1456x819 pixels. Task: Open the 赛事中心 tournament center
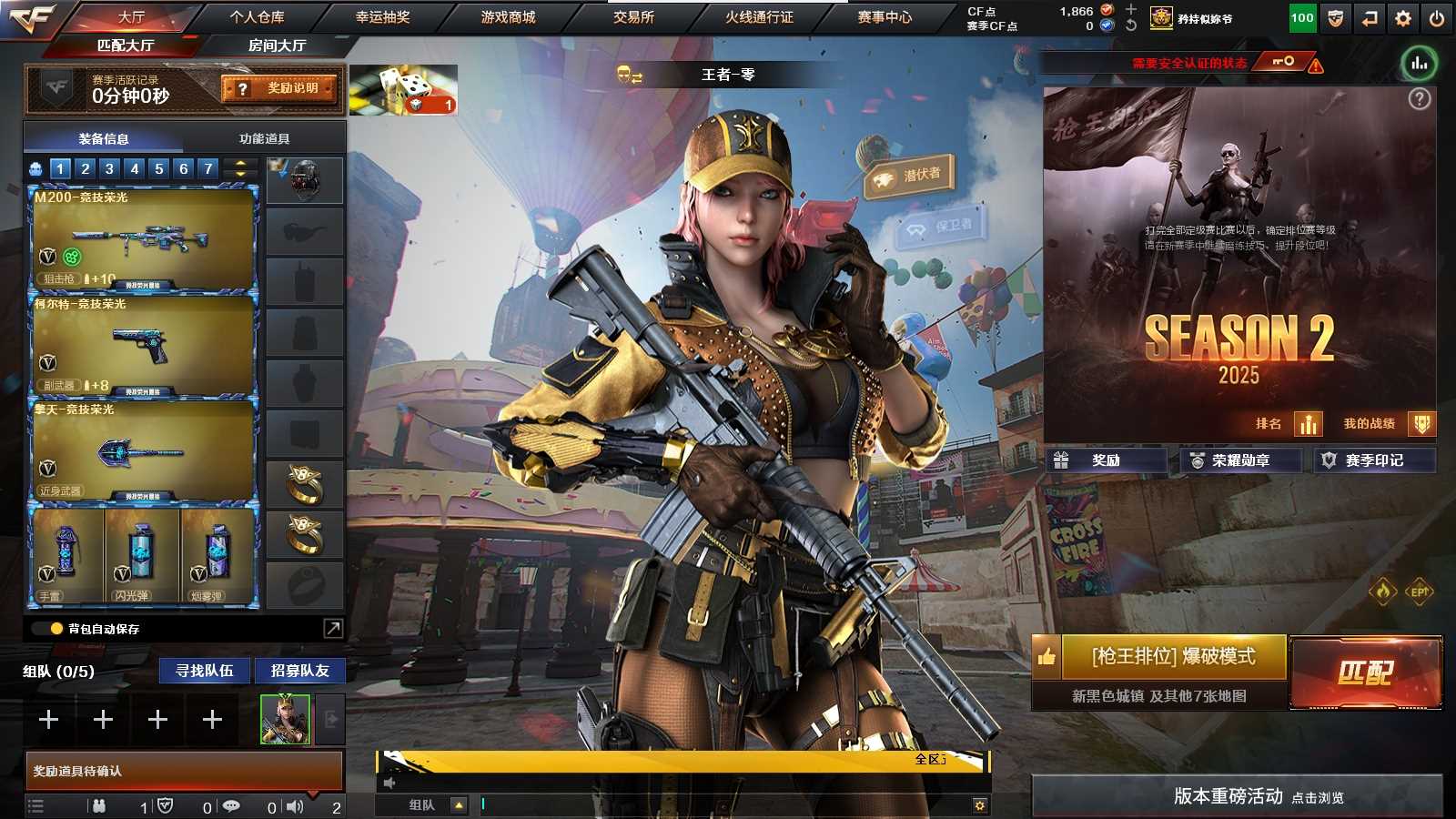pyautogui.click(x=884, y=16)
